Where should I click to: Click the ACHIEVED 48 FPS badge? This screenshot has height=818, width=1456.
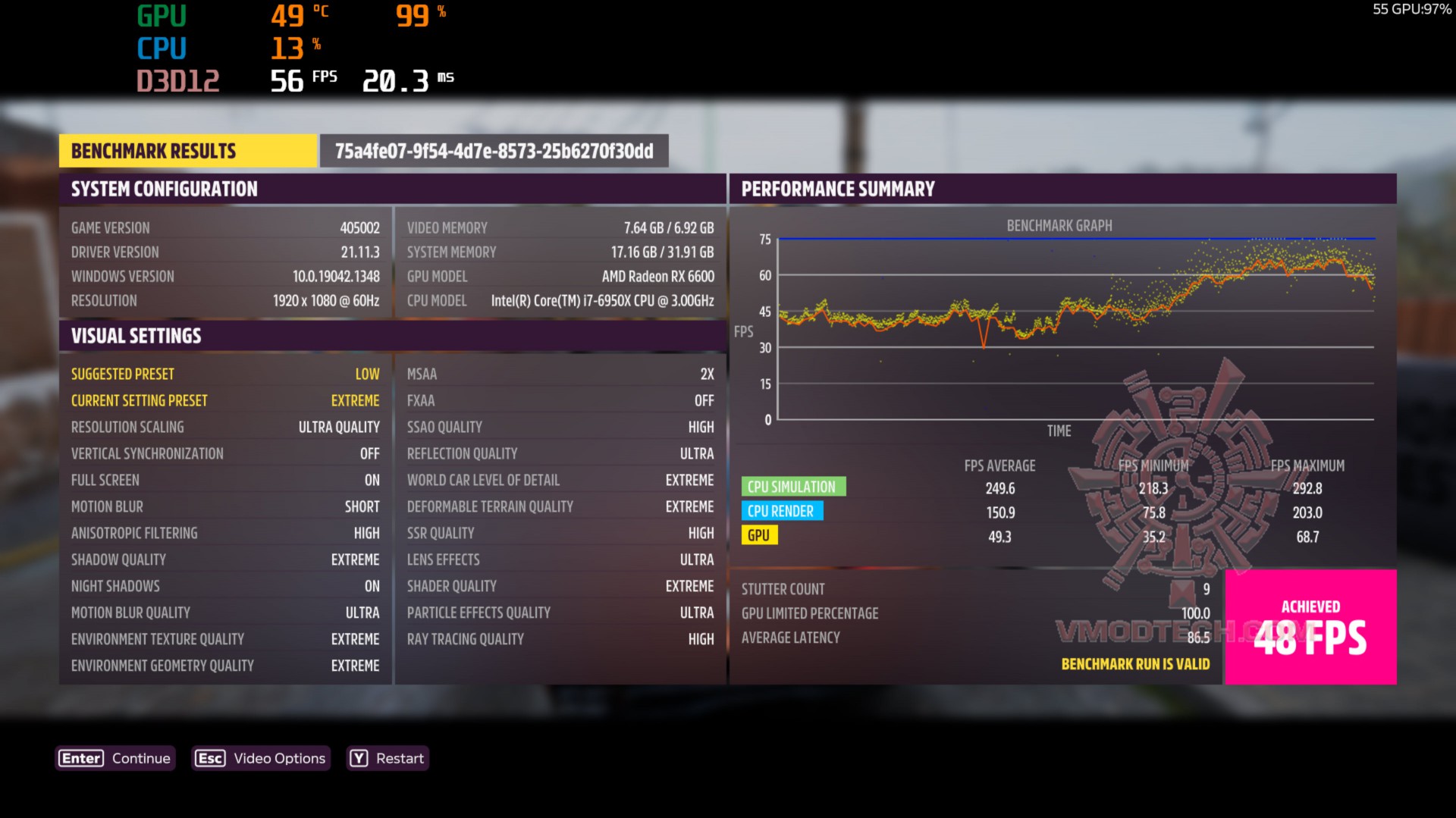click(1310, 627)
